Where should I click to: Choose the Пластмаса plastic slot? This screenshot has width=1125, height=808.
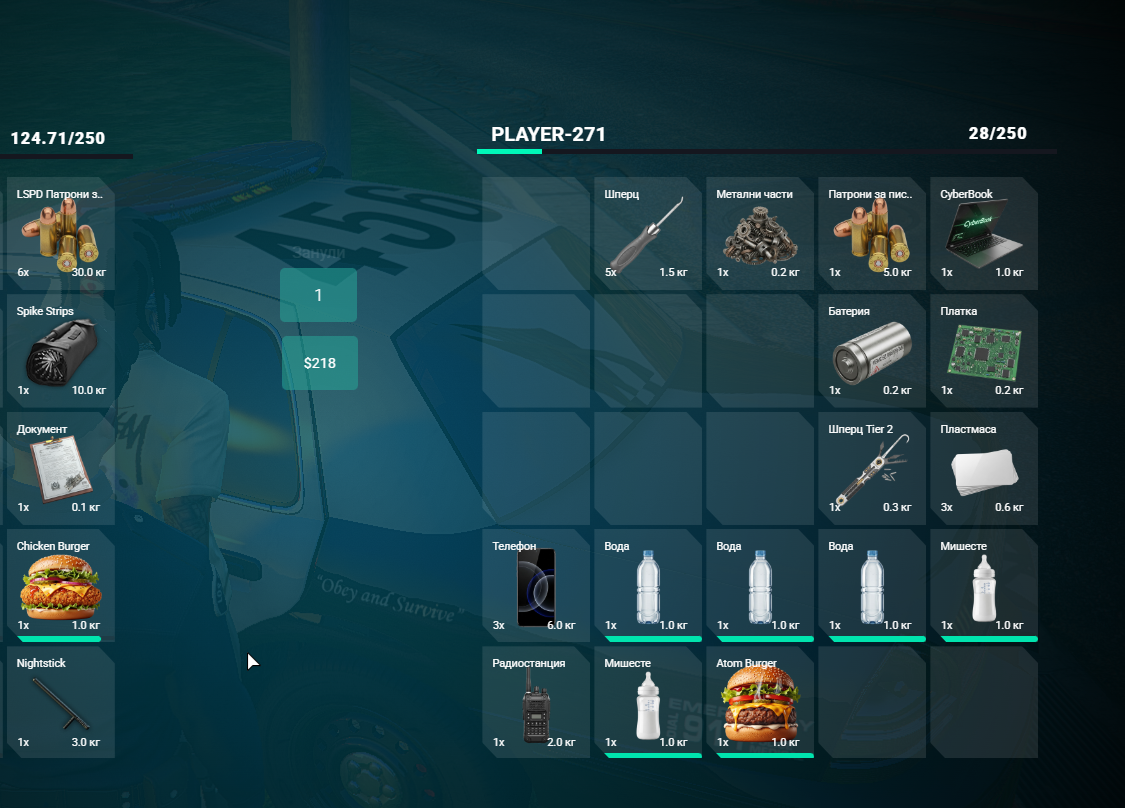pyautogui.click(x=983, y=469)
